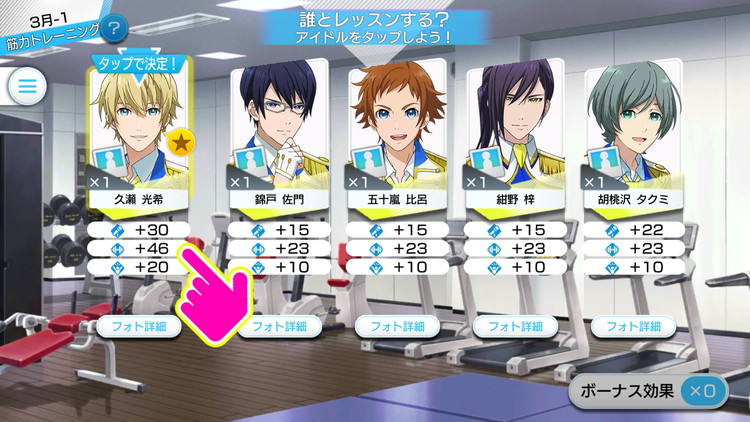Open フォト詳細 under 錦戸 佐門
The height and width of the screenshot is (422, 750).
pyautogui.click(x=279, y=326)
